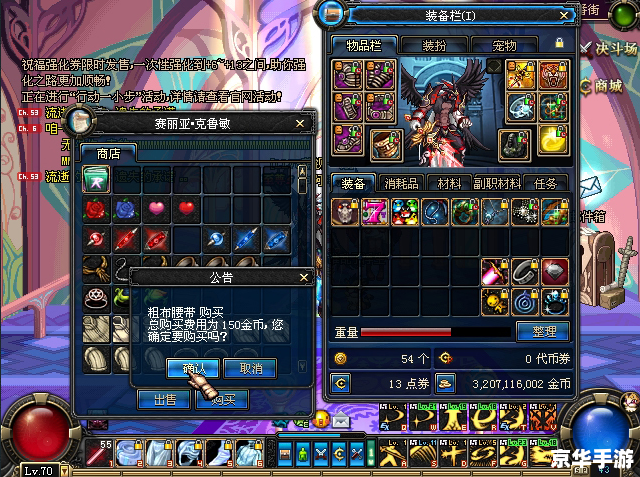This screenshot has width=640, height=477.
Task: Cancel the purchase with 取消
Action: 250,368
